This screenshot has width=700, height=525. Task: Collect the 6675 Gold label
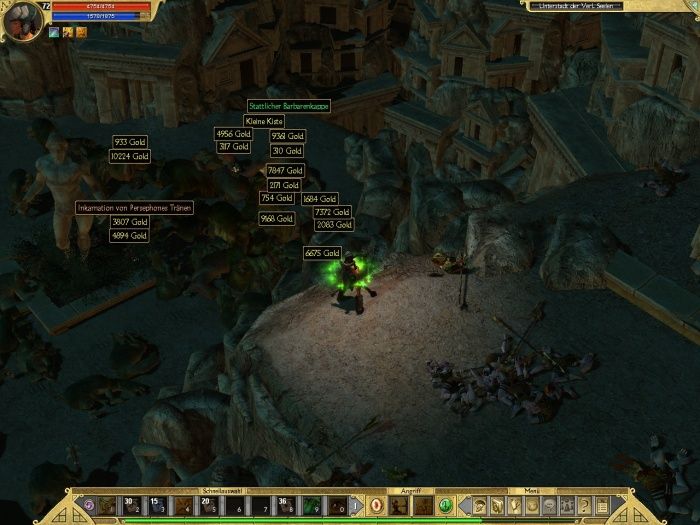tap(323, 253)
